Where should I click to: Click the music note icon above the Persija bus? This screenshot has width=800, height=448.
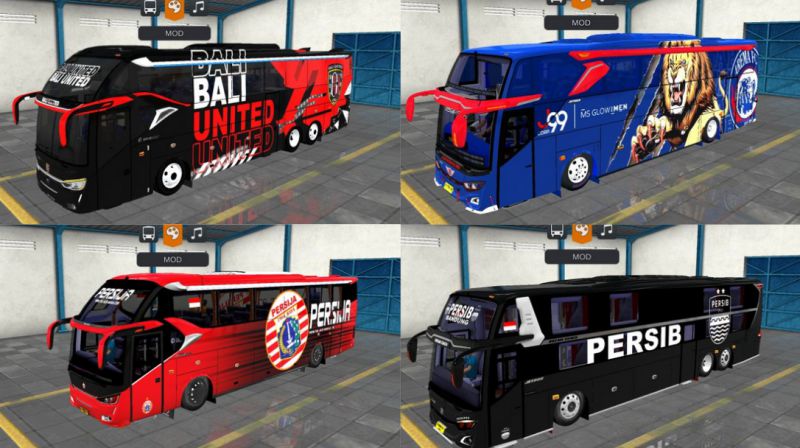197,233
